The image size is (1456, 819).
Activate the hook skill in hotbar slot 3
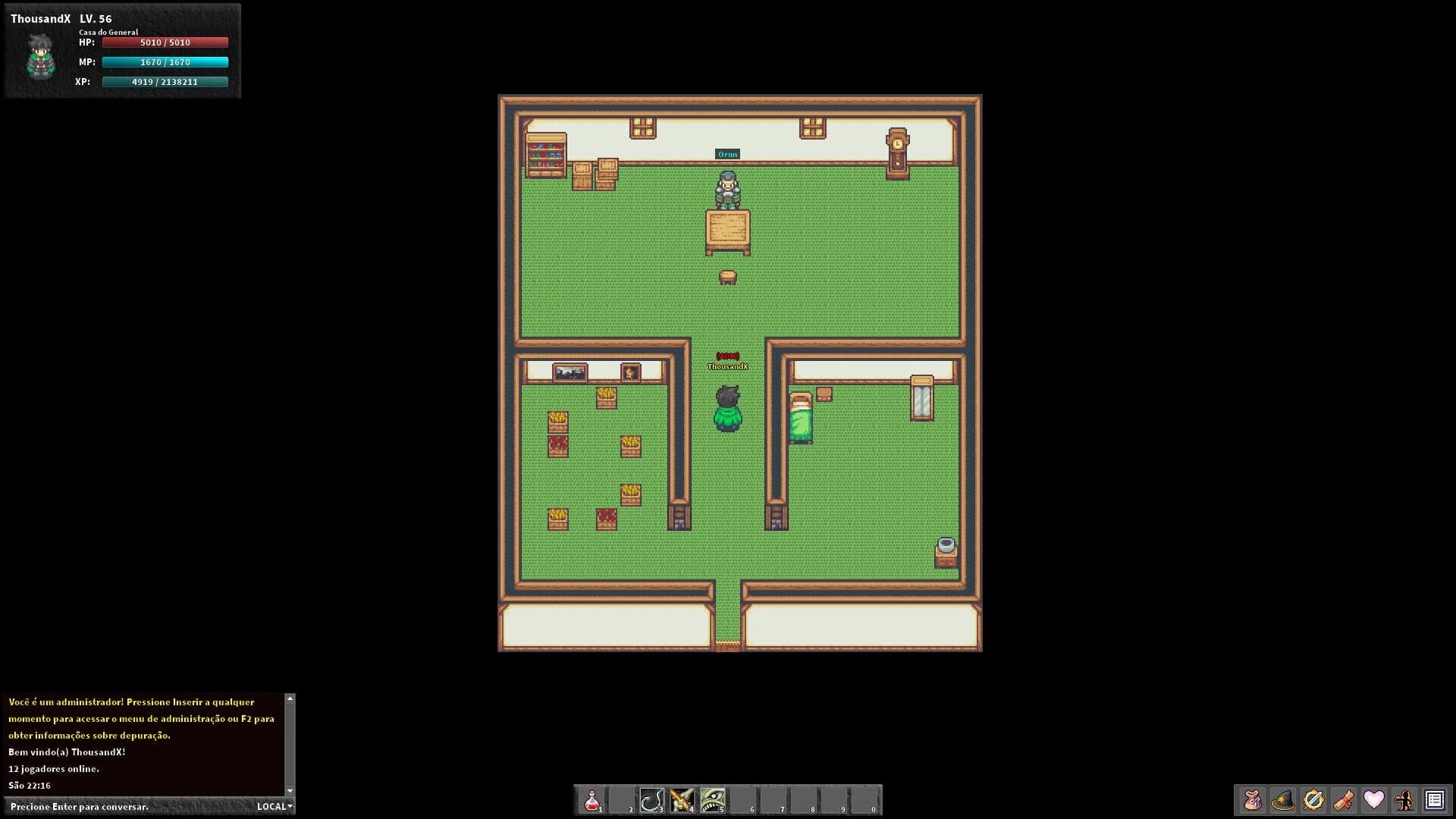(653, 799)
